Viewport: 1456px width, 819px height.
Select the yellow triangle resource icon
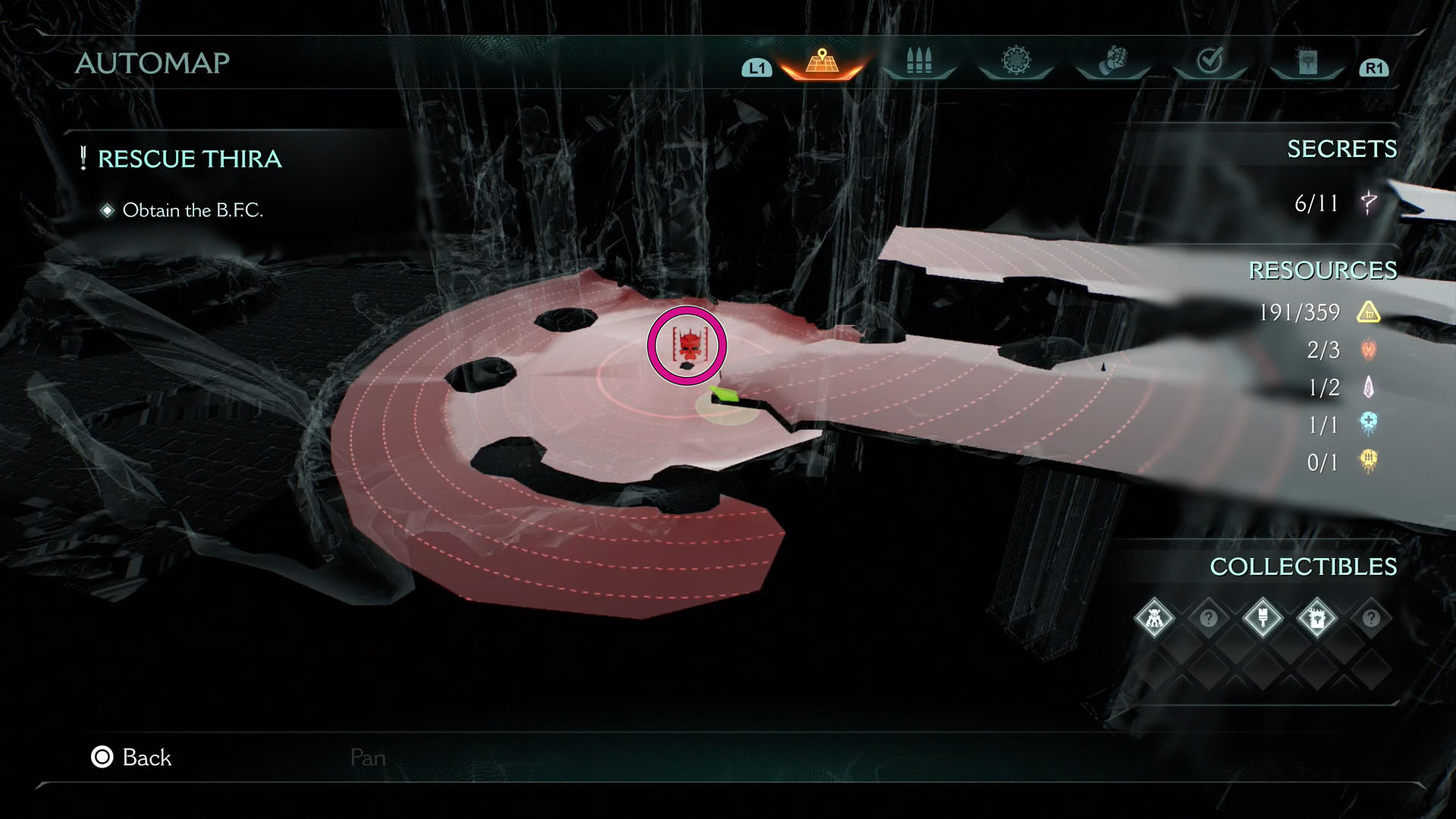pos(1370,313)
